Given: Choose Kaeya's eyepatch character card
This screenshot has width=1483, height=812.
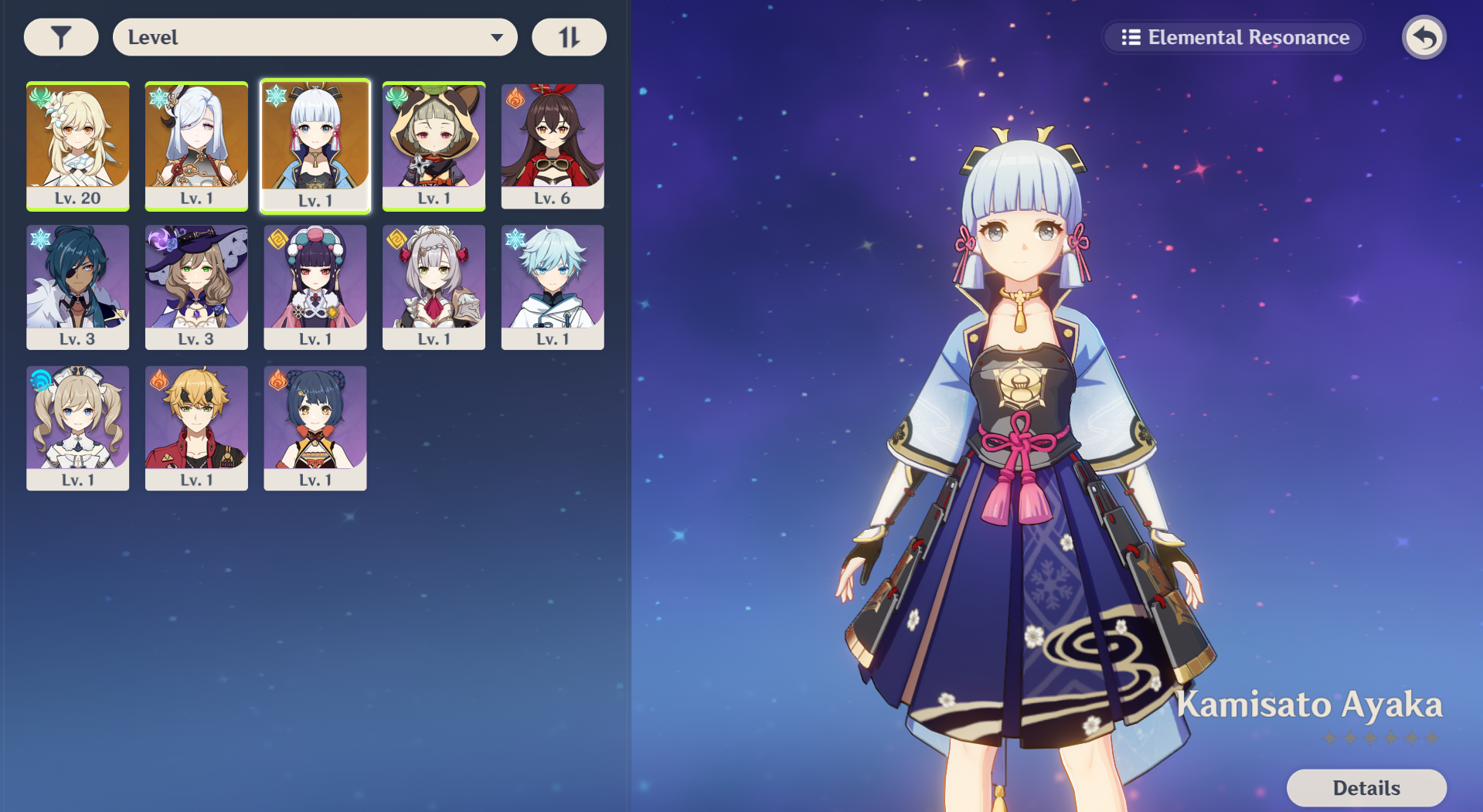Looking at the screenshot, I should (x=78, y=287).
